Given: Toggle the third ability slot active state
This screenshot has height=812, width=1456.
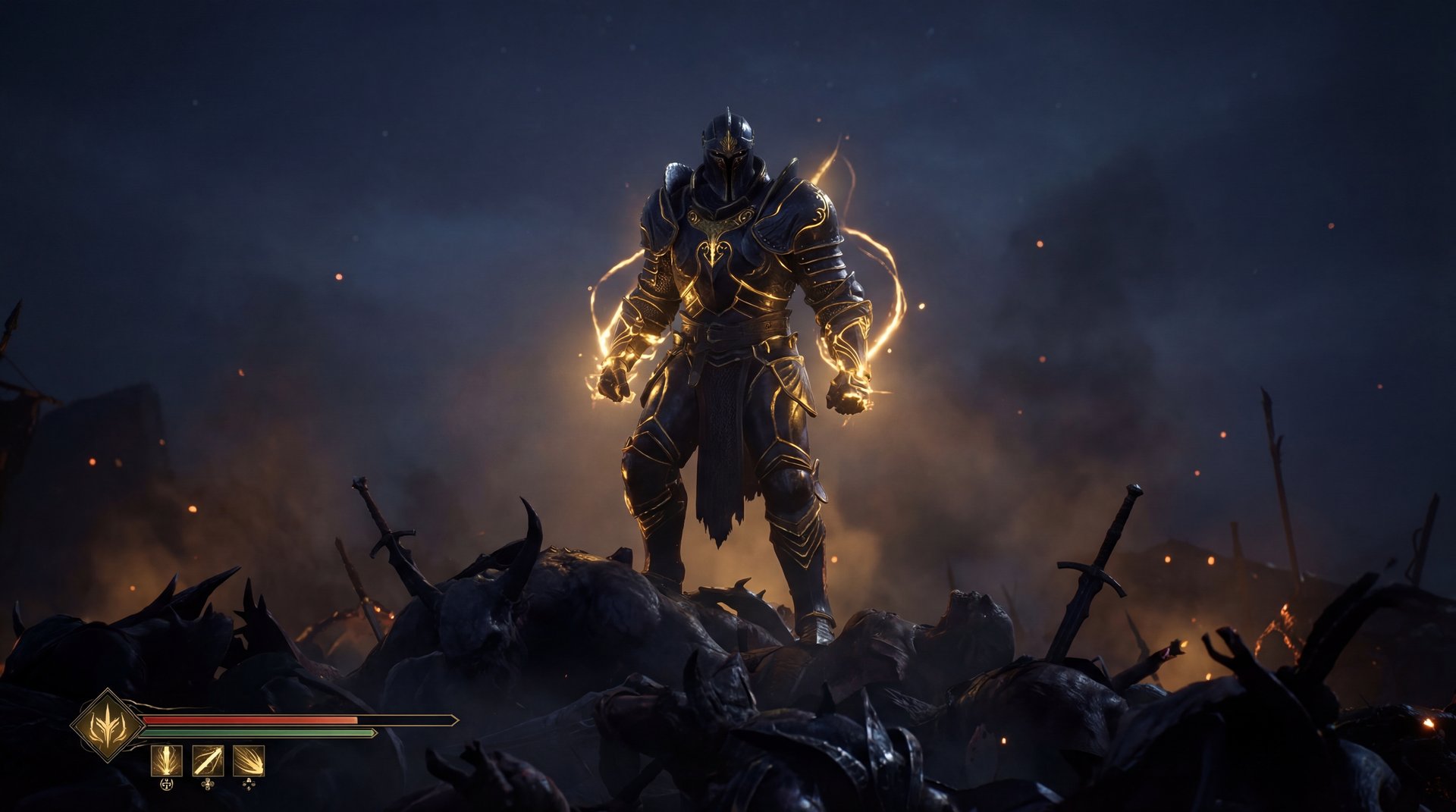Looking at the screenshot, I should pyautogui.click(x=248, y=761).
